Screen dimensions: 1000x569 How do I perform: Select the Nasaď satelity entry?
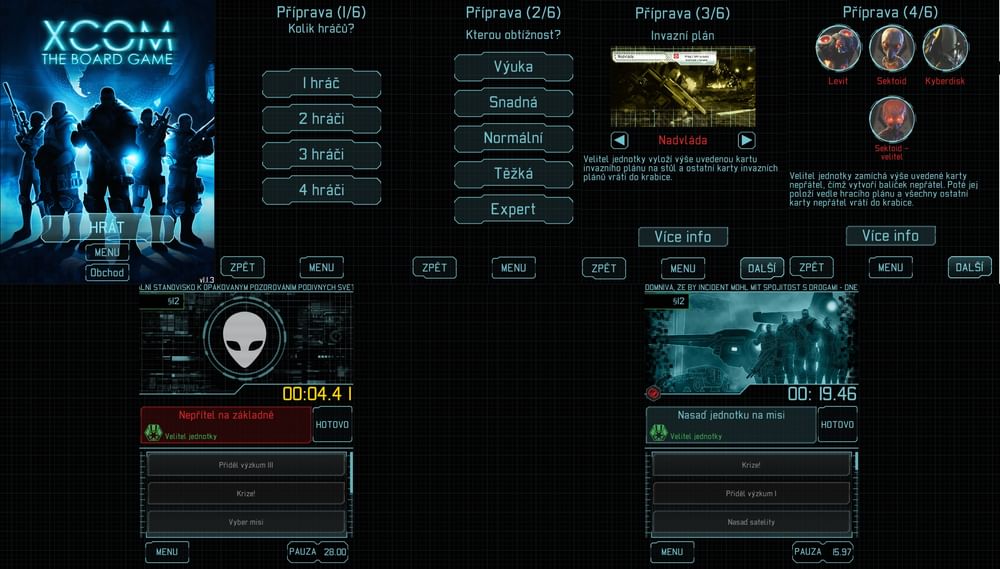click(x=751, y=522)
